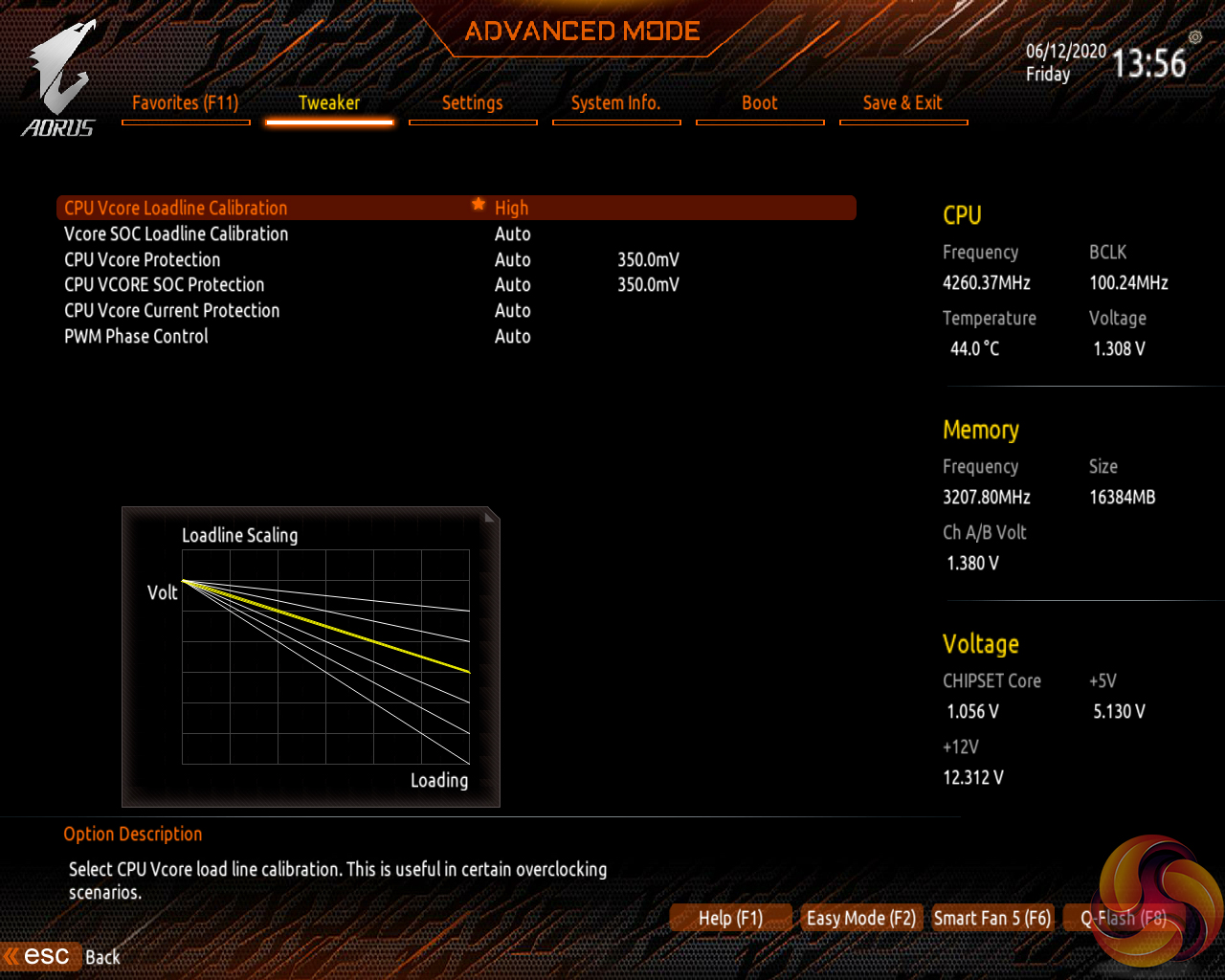
Task: Launch the Q-Flash (F8) utility
Action: coord(1123,918)
